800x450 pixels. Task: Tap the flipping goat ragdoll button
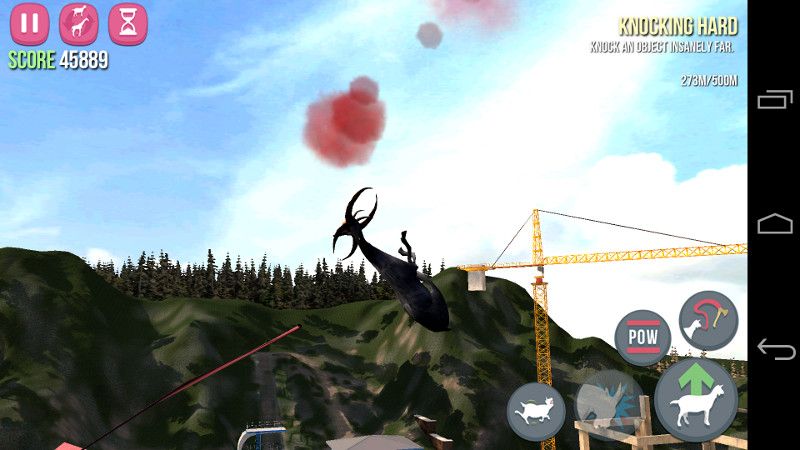pos(536,412)
